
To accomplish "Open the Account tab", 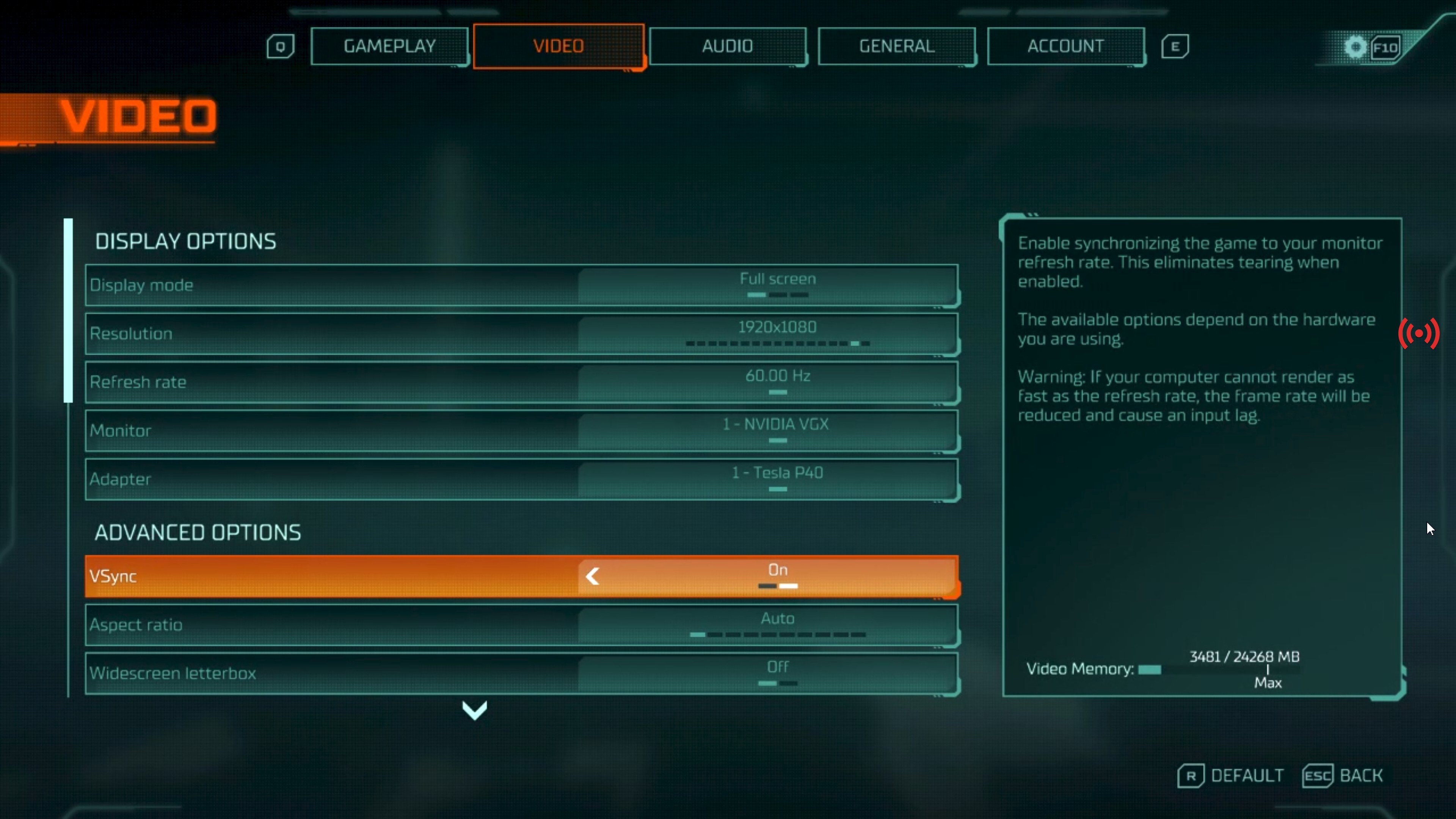I will tap(1065, 46).
